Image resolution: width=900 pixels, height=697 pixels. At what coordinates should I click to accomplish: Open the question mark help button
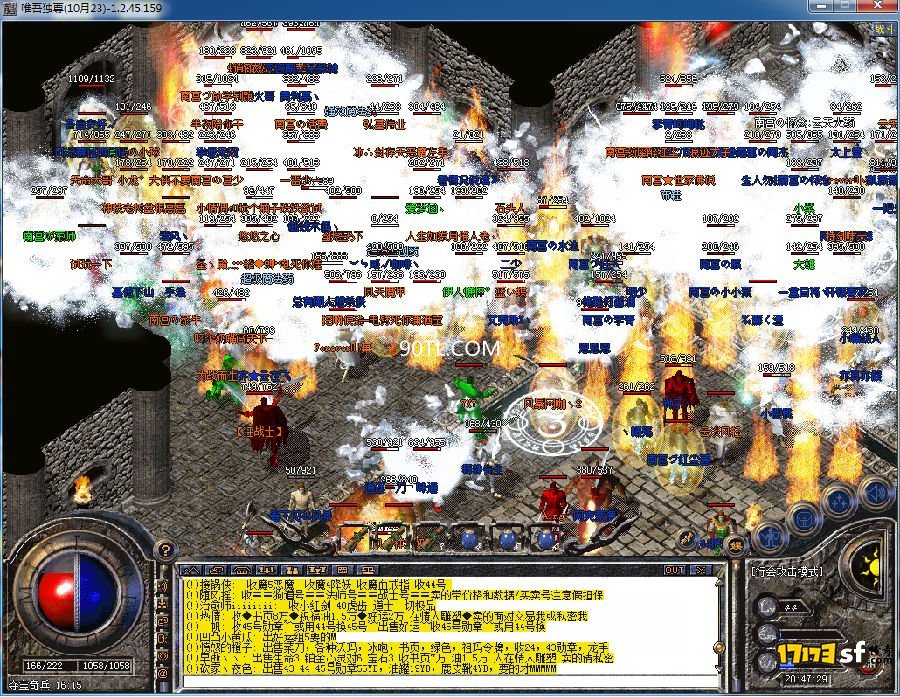(166, 549)
